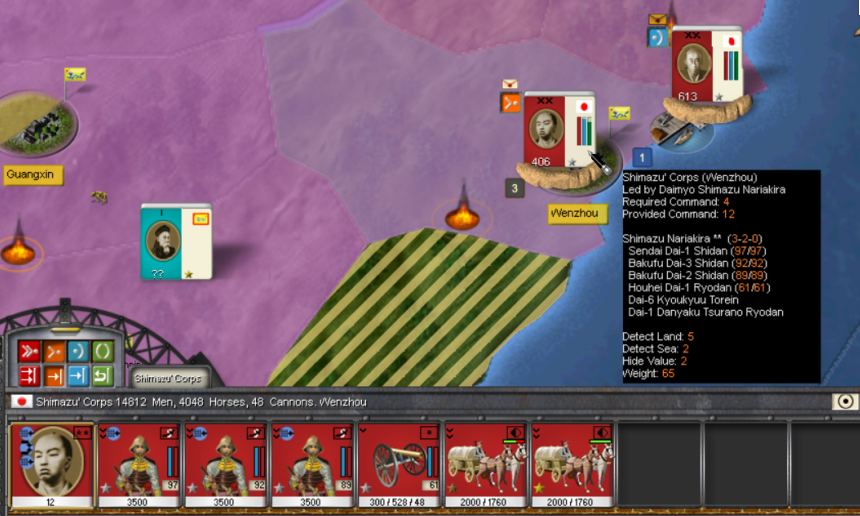This screenshot has width=860, height=516.
Task: Set the blue defensive posture button
Action: [78, 351]
